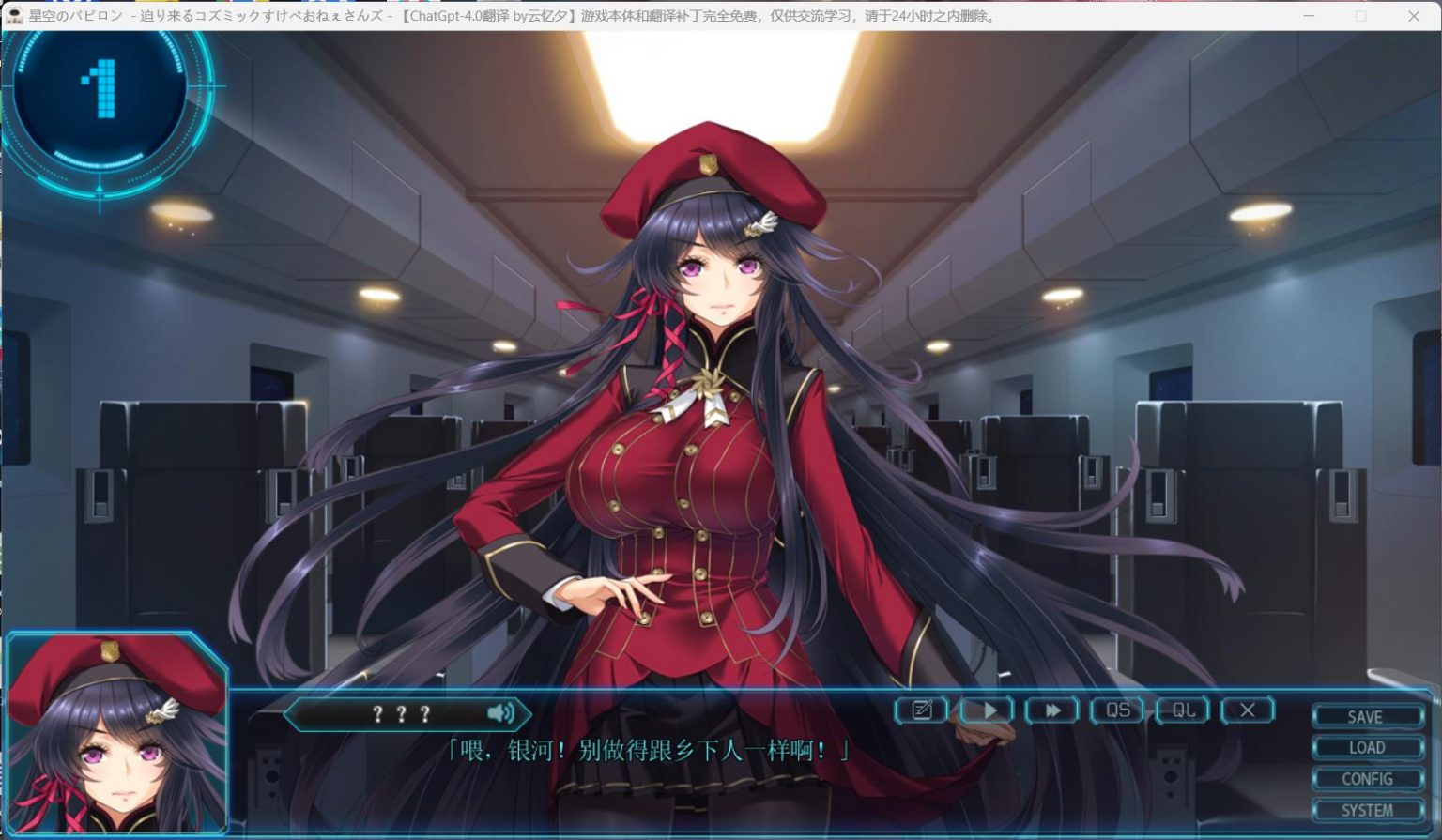The width and height of the screenshot is (1442, 840).
Task: Open the SYSTEM menu
Action: click(1367, 808)
